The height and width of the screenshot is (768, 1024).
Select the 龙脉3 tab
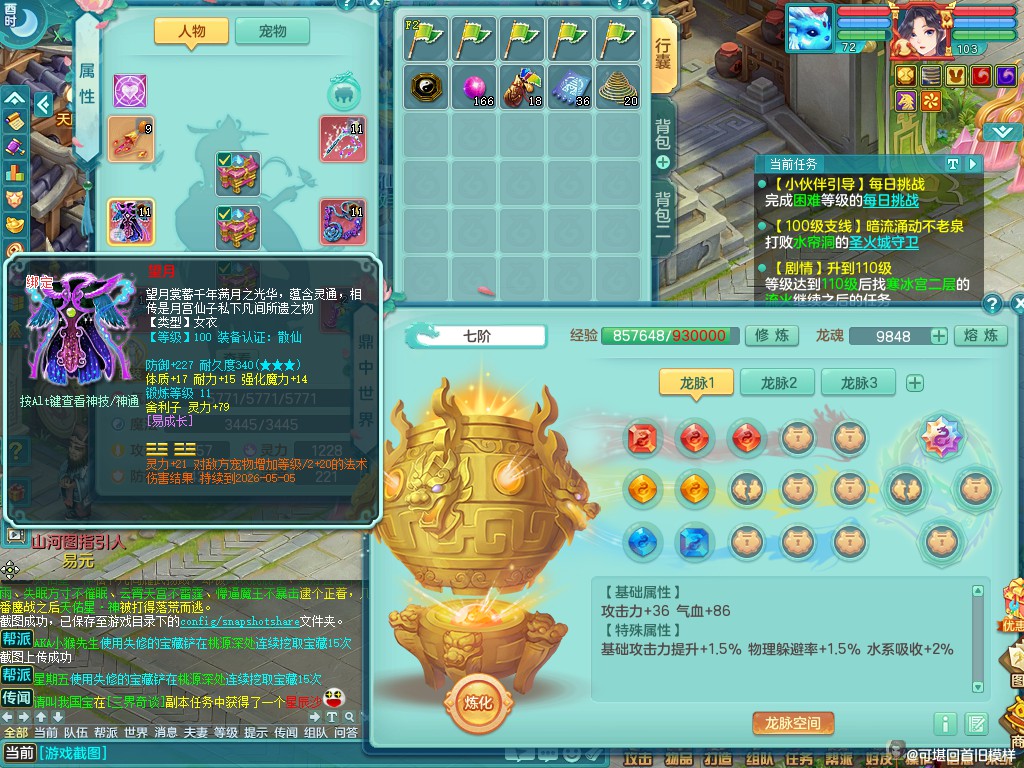click(x=858, y=382)
